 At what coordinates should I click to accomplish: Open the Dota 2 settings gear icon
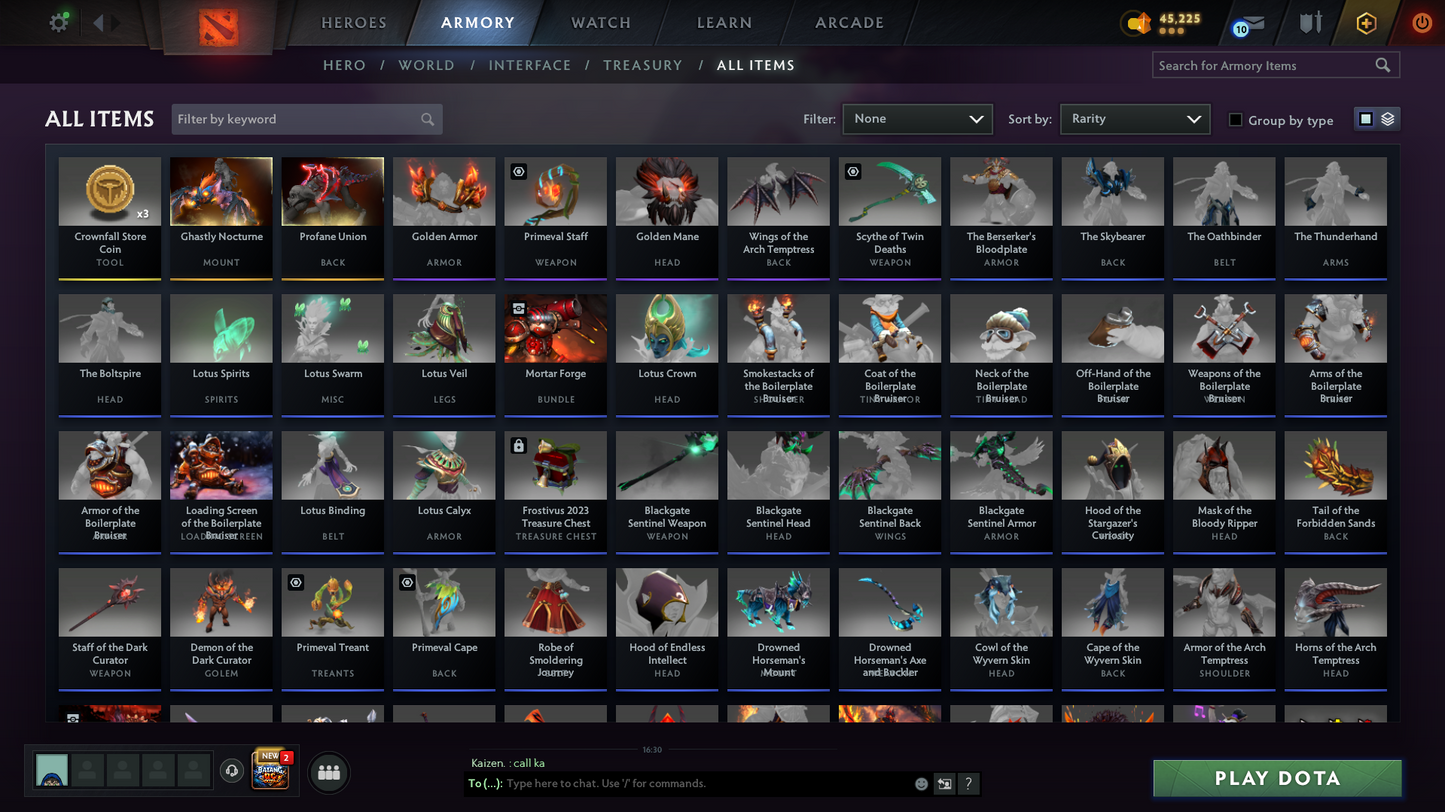(57, 22)
